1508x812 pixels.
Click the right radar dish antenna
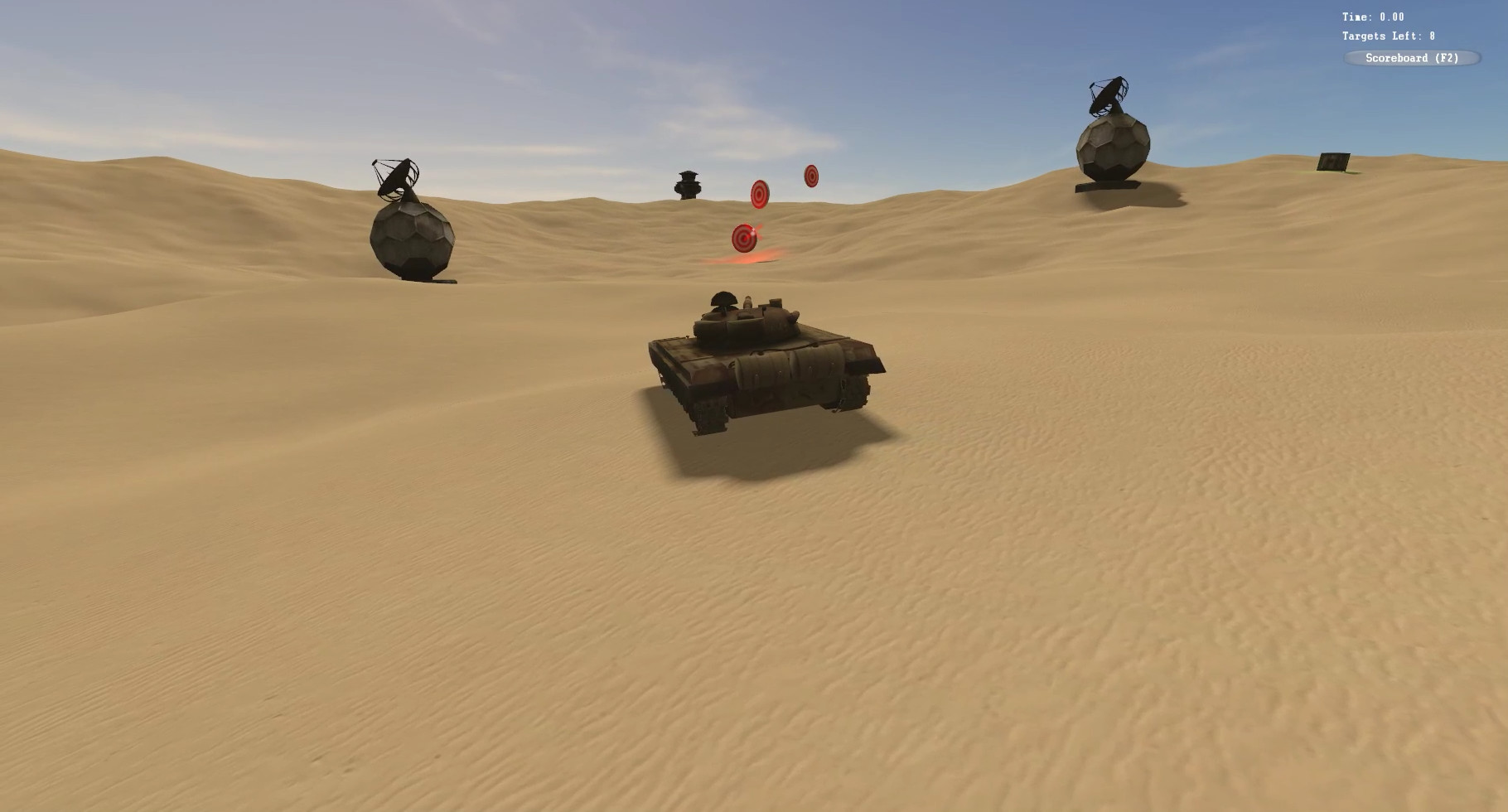click(1106, 95)
